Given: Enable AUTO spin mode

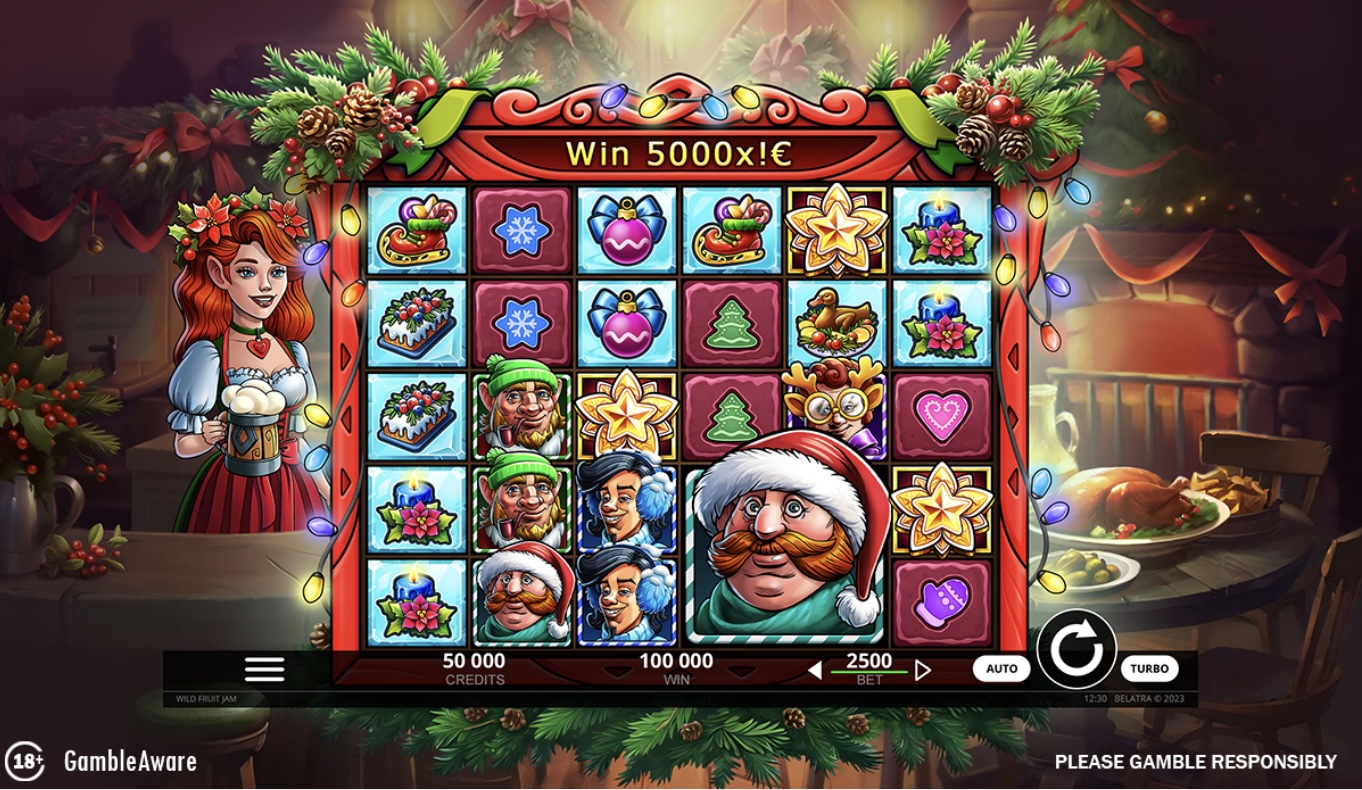Looking at the screenshot, I should click(x=1001, y=669).
